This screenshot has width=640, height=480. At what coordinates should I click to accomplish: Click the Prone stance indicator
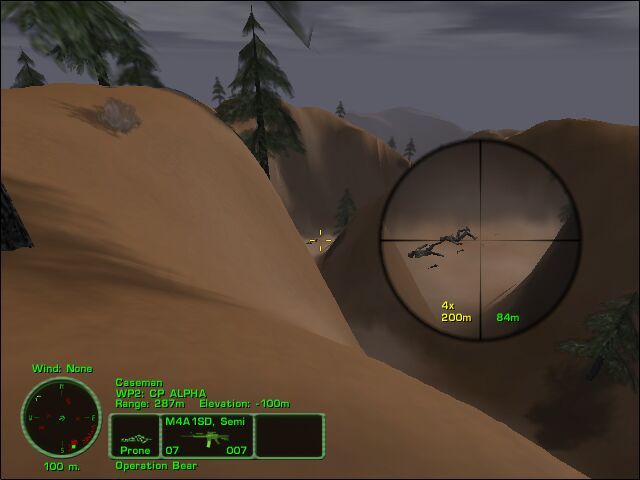point(134,436)
